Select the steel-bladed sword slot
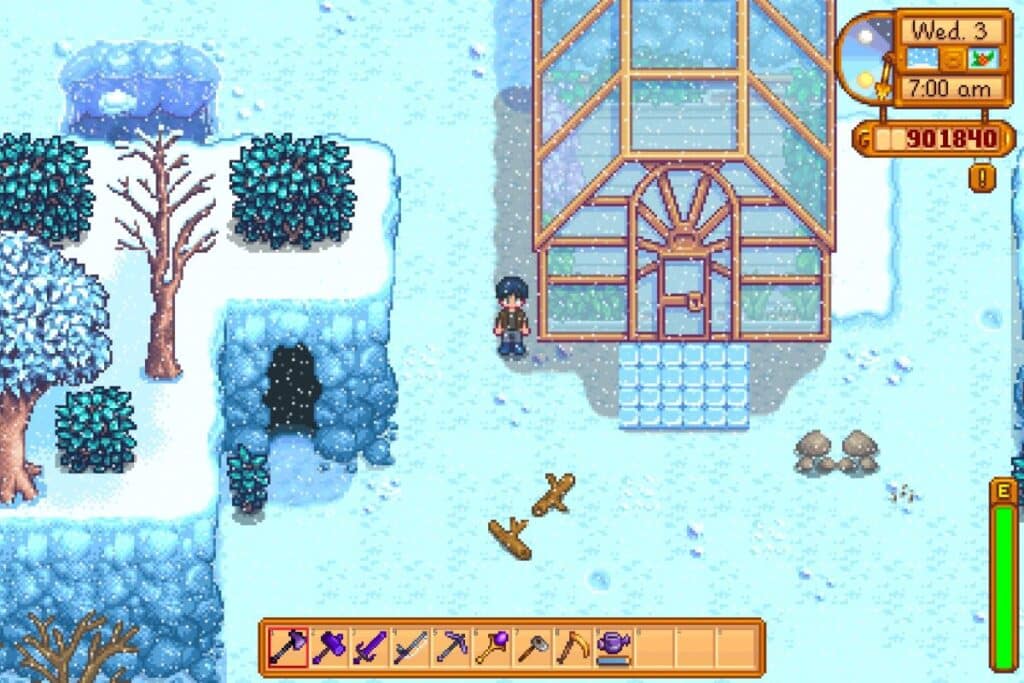1024x683 pixels. coord(410,647)
